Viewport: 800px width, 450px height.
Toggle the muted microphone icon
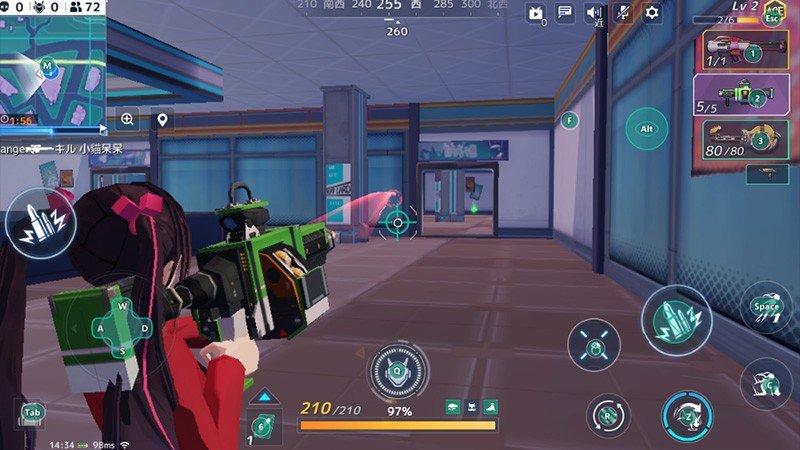coord(623,13)
